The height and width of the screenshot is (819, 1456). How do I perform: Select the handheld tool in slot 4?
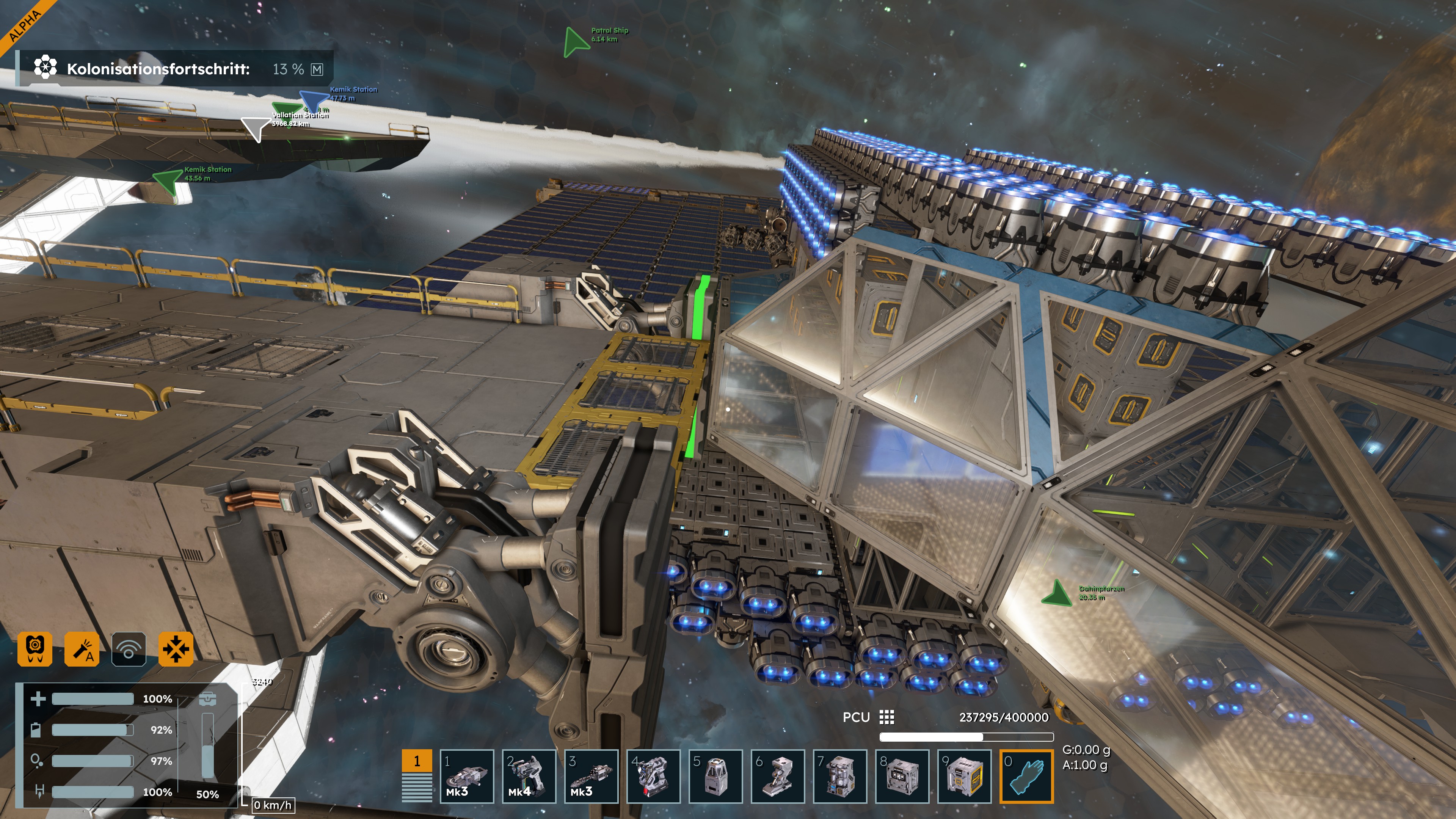653,775
